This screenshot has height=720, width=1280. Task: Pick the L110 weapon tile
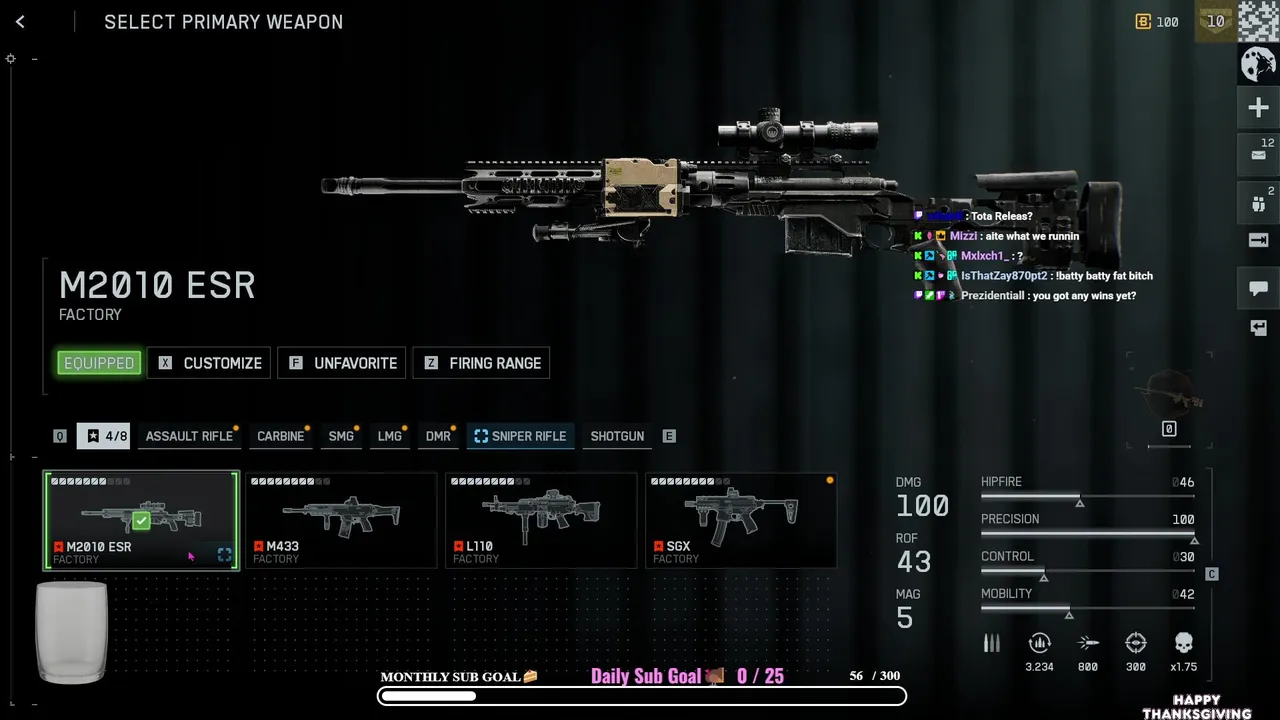pyautogui.click(x=541, y=520)
